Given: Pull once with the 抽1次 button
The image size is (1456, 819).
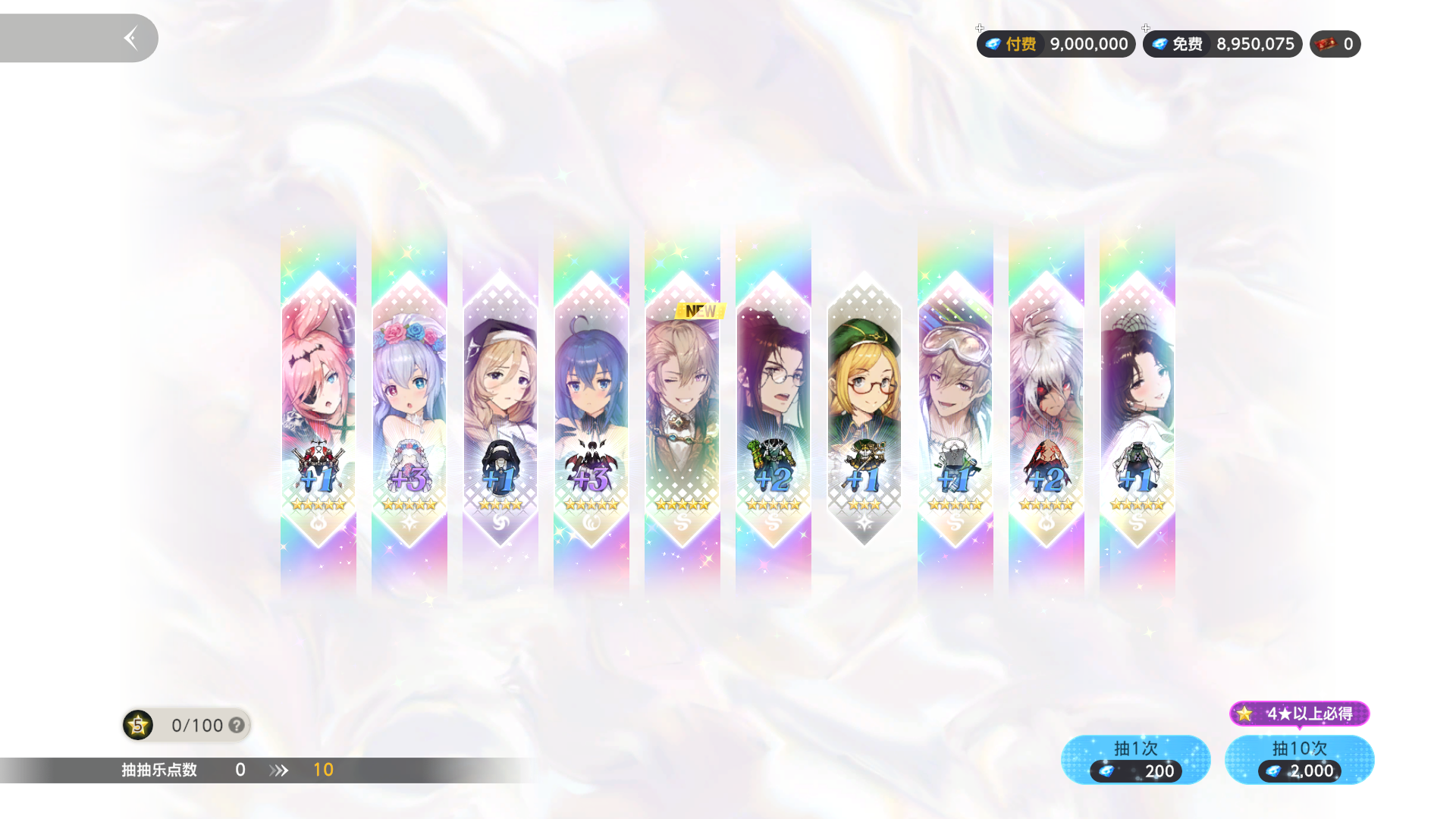Looking at the screenshot, I should coord(1135,759).
